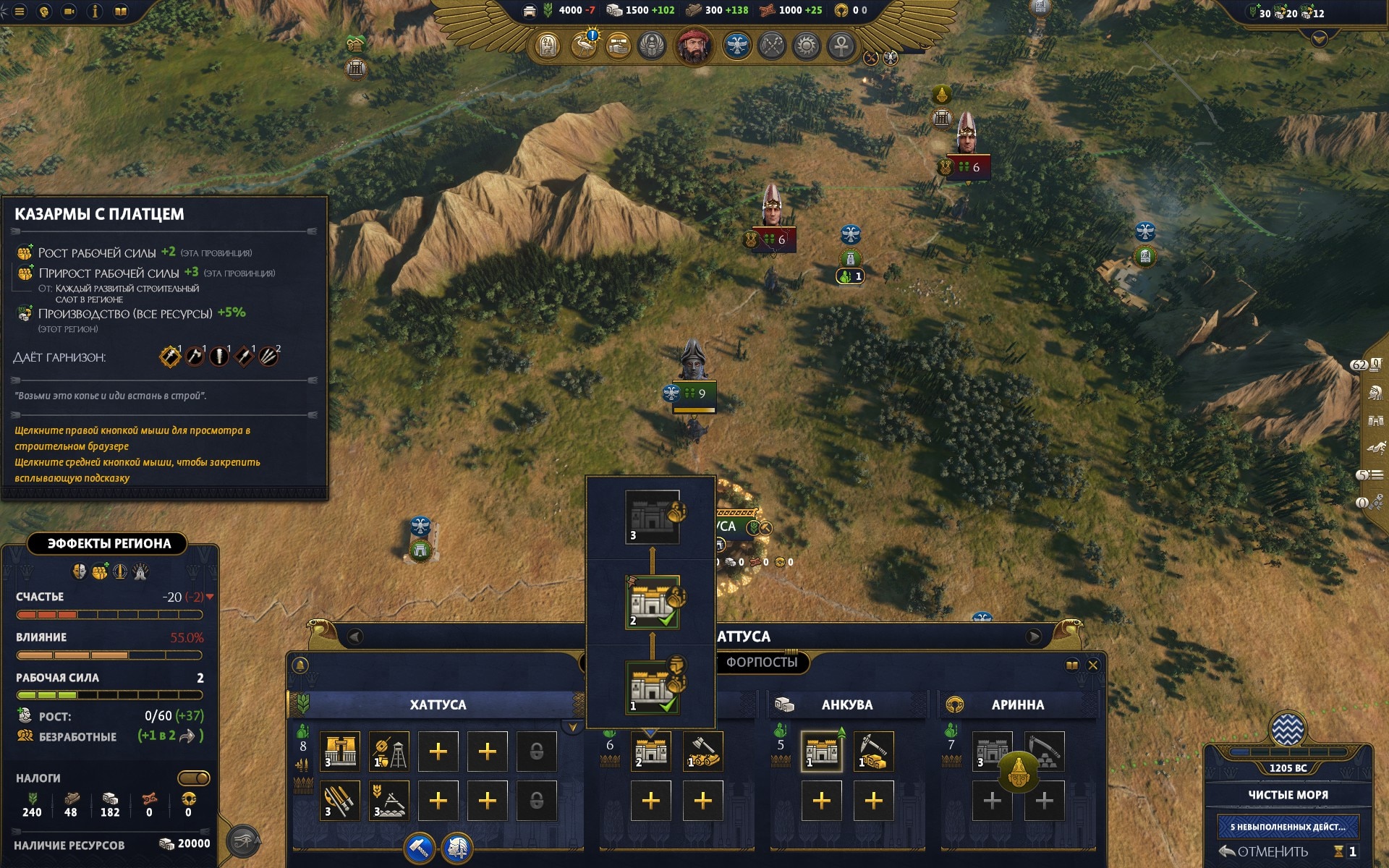1389x868 pixels.
Task: Select Хаттуса's level 3 main city building
Action: tap(339, 752)
